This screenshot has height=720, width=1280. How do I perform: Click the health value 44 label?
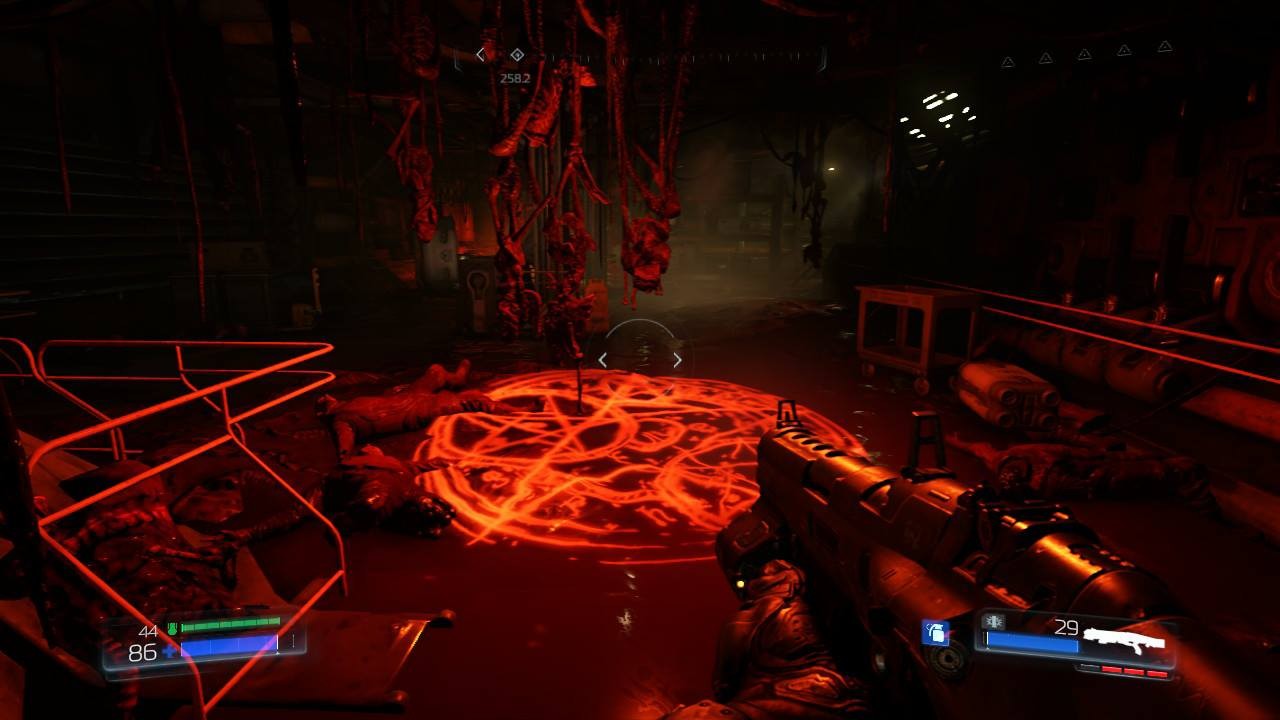point(147,631)
